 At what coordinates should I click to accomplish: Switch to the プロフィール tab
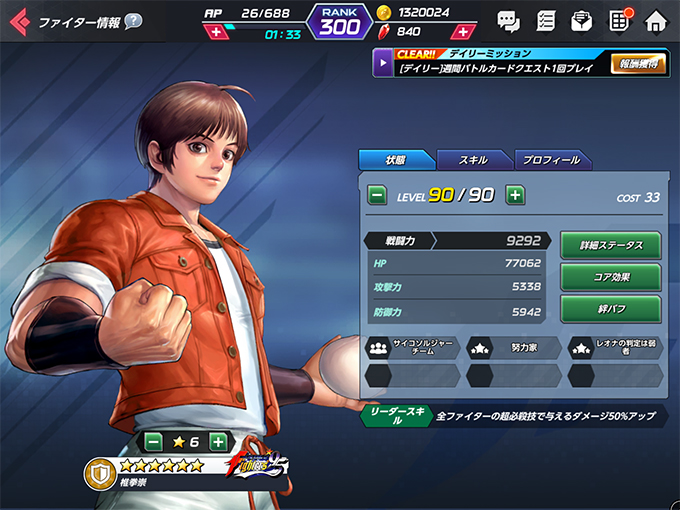[551, 160]
